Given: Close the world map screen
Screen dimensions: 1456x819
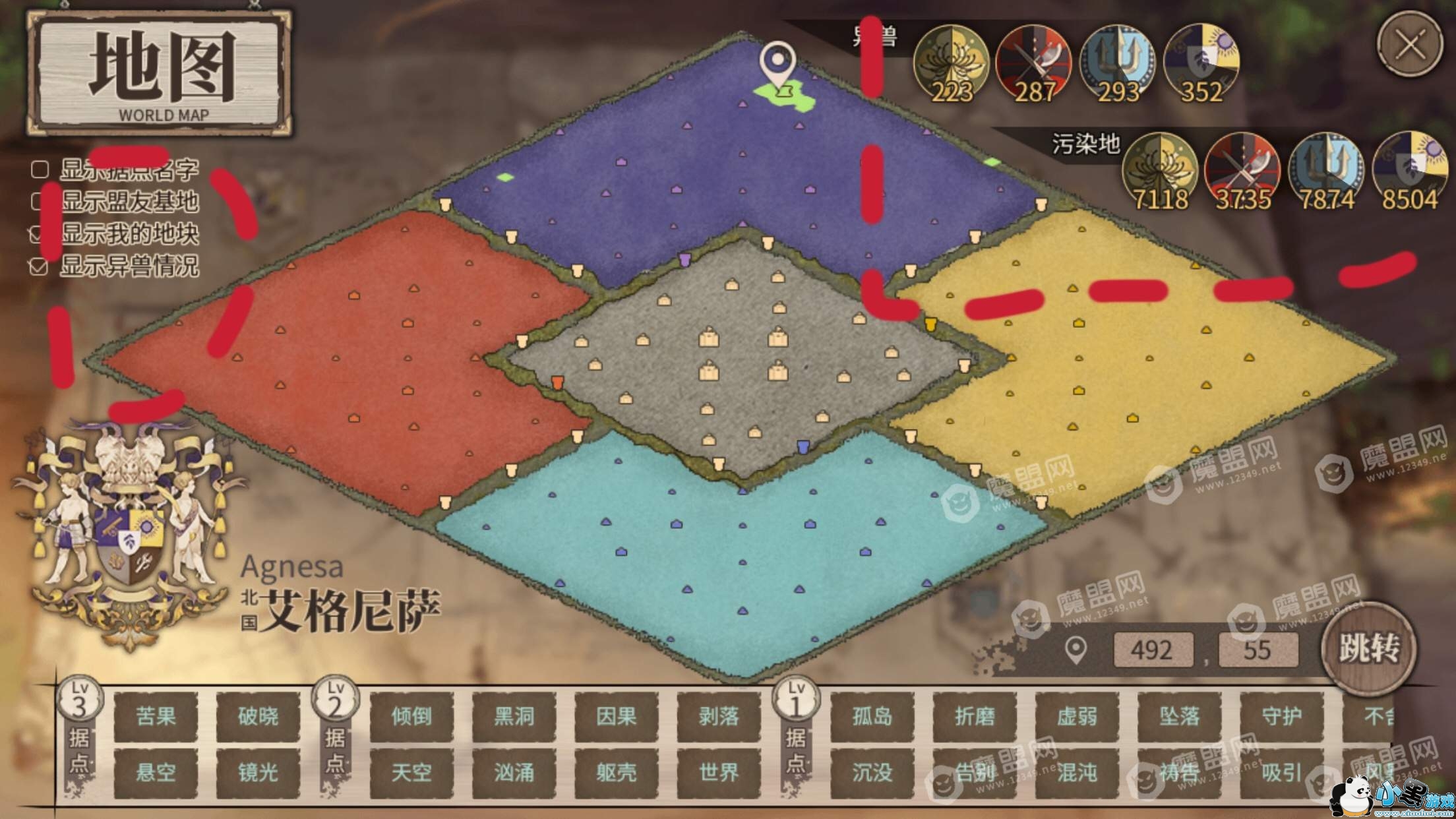Looking at the screenshot, I should 1410,45.
